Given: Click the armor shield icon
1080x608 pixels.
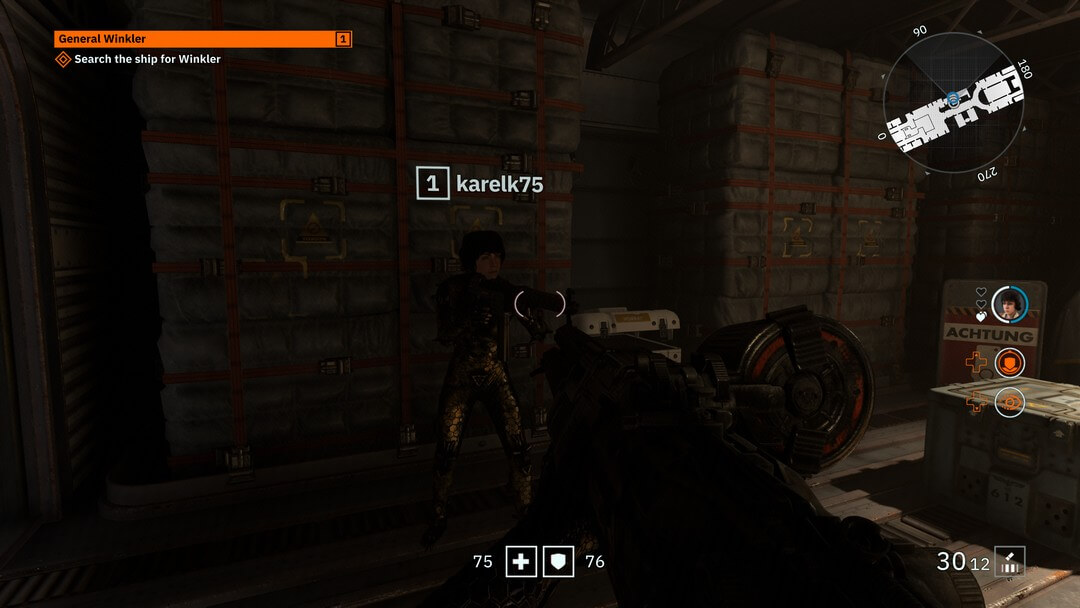Looking at the screenshot, I should [558, 562].
